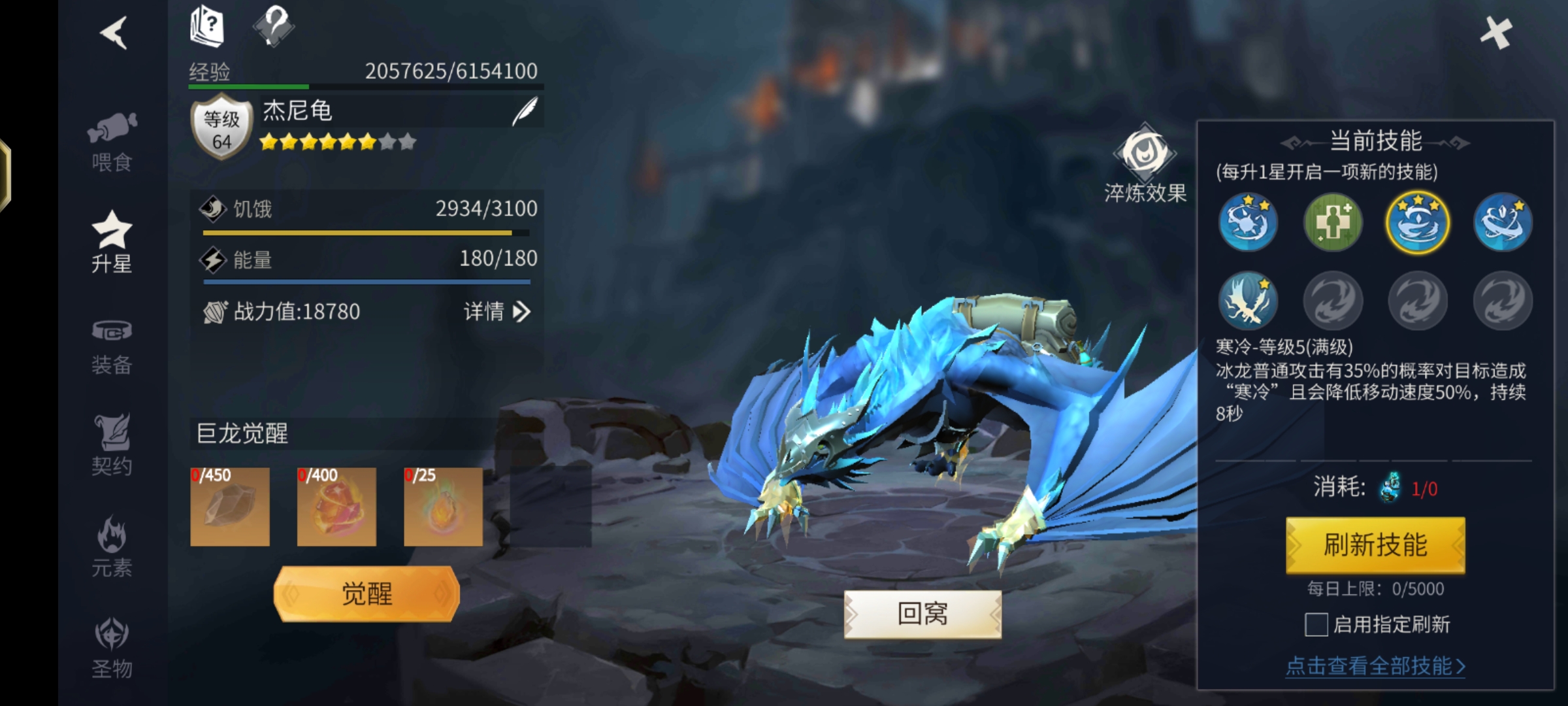Refresh skills with 刷新技能 button

pyautogui.click(x=1375, y=545)
